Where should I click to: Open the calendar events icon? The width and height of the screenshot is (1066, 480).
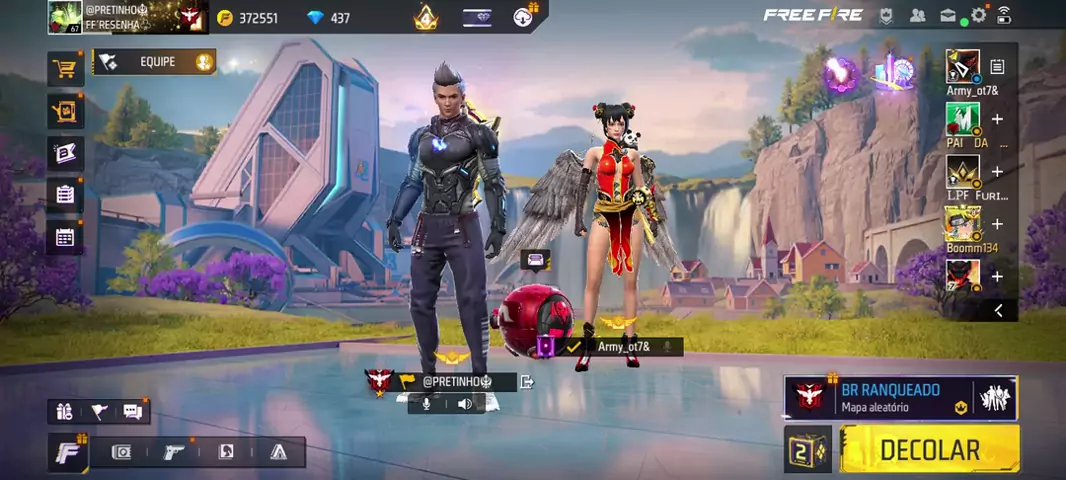pyautogui.click(x=65, y=237)
